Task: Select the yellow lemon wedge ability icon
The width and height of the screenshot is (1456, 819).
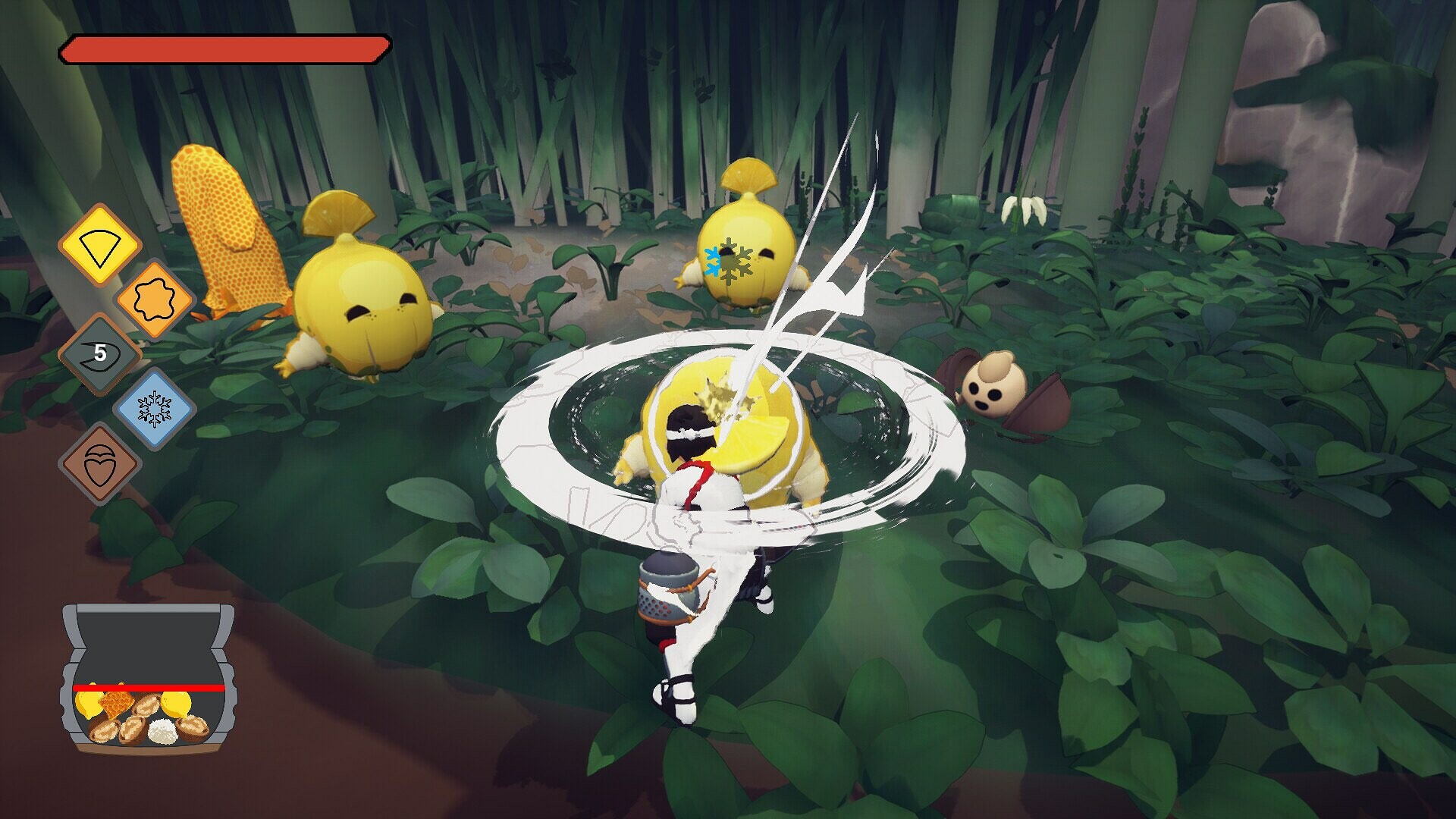Action: point(101,241)
